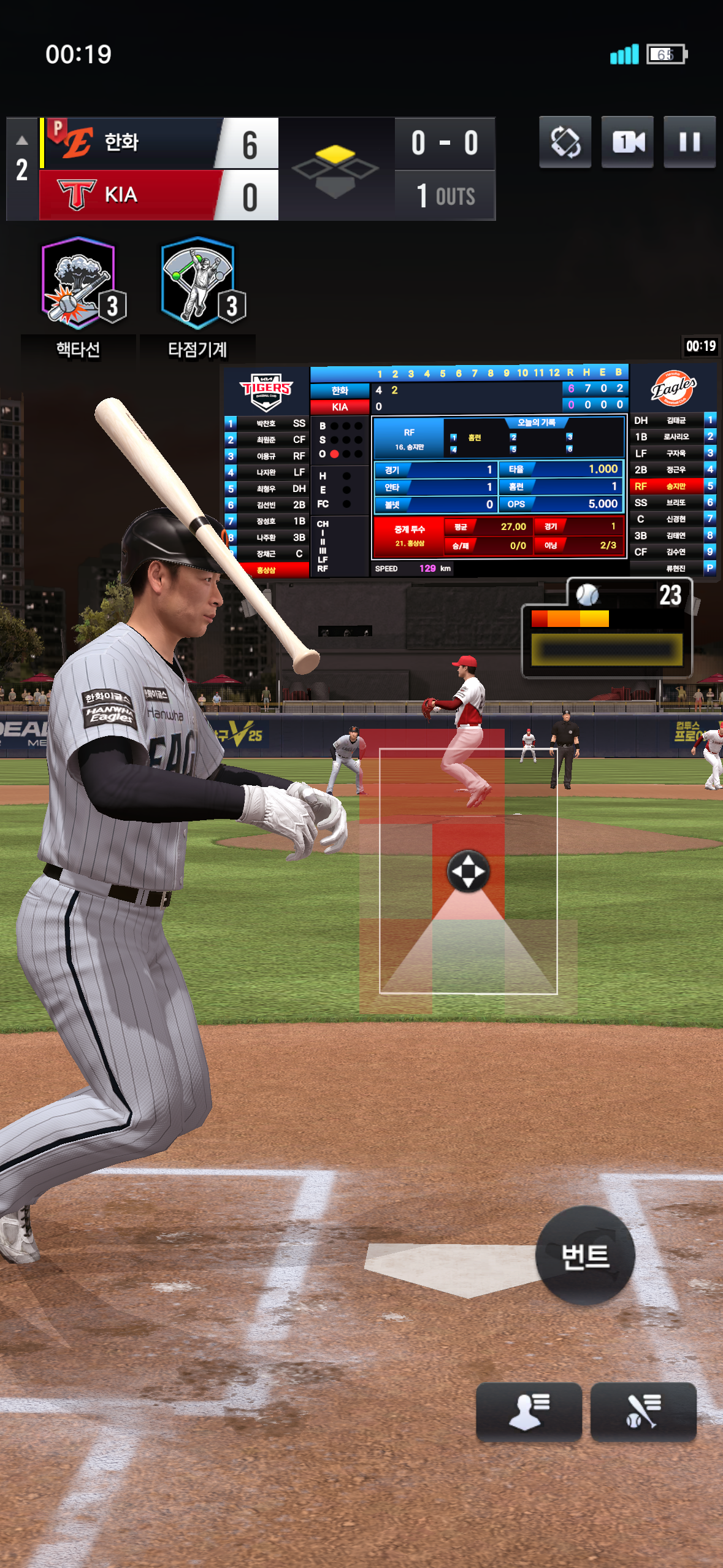Expand the inning indicator arrow

pyautogui.click(x=22, y=140)
